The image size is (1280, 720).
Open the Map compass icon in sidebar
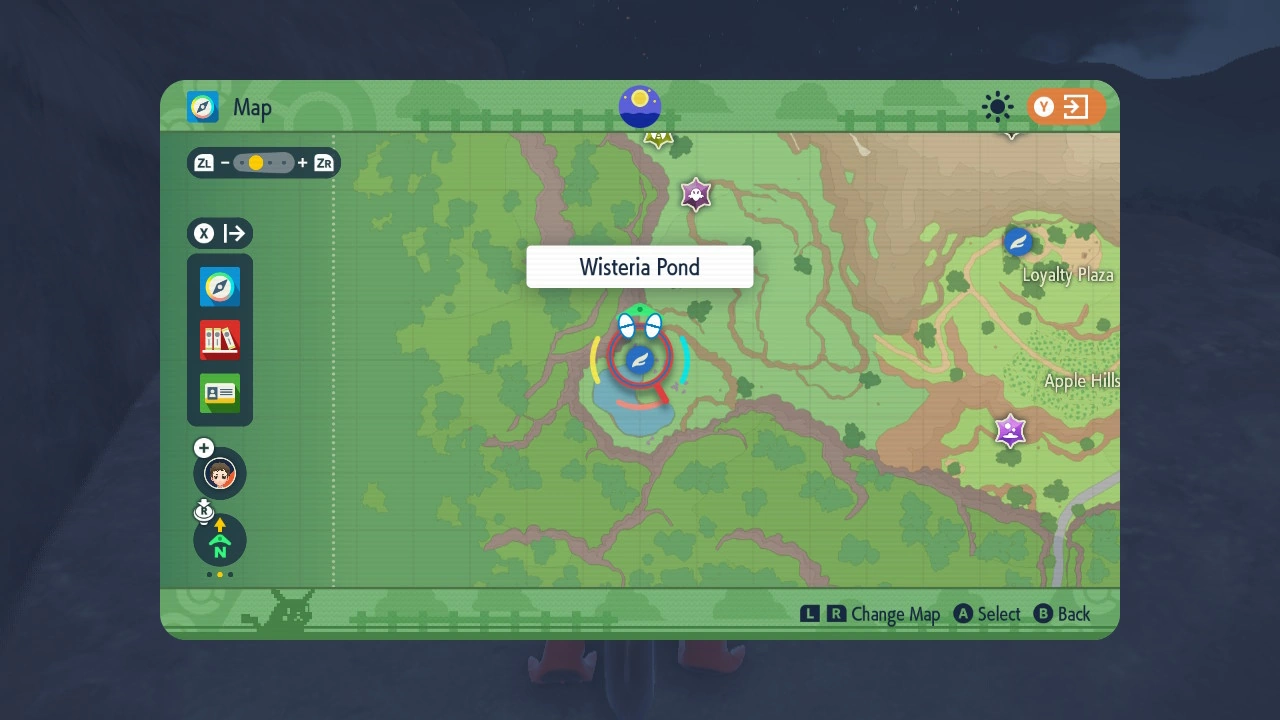click(219, 286)
